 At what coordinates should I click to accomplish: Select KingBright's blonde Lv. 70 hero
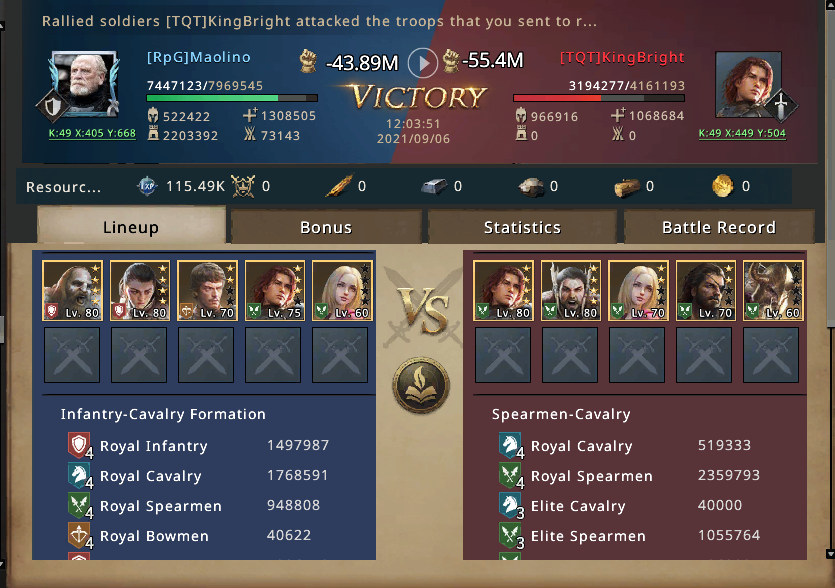point(638,291)
